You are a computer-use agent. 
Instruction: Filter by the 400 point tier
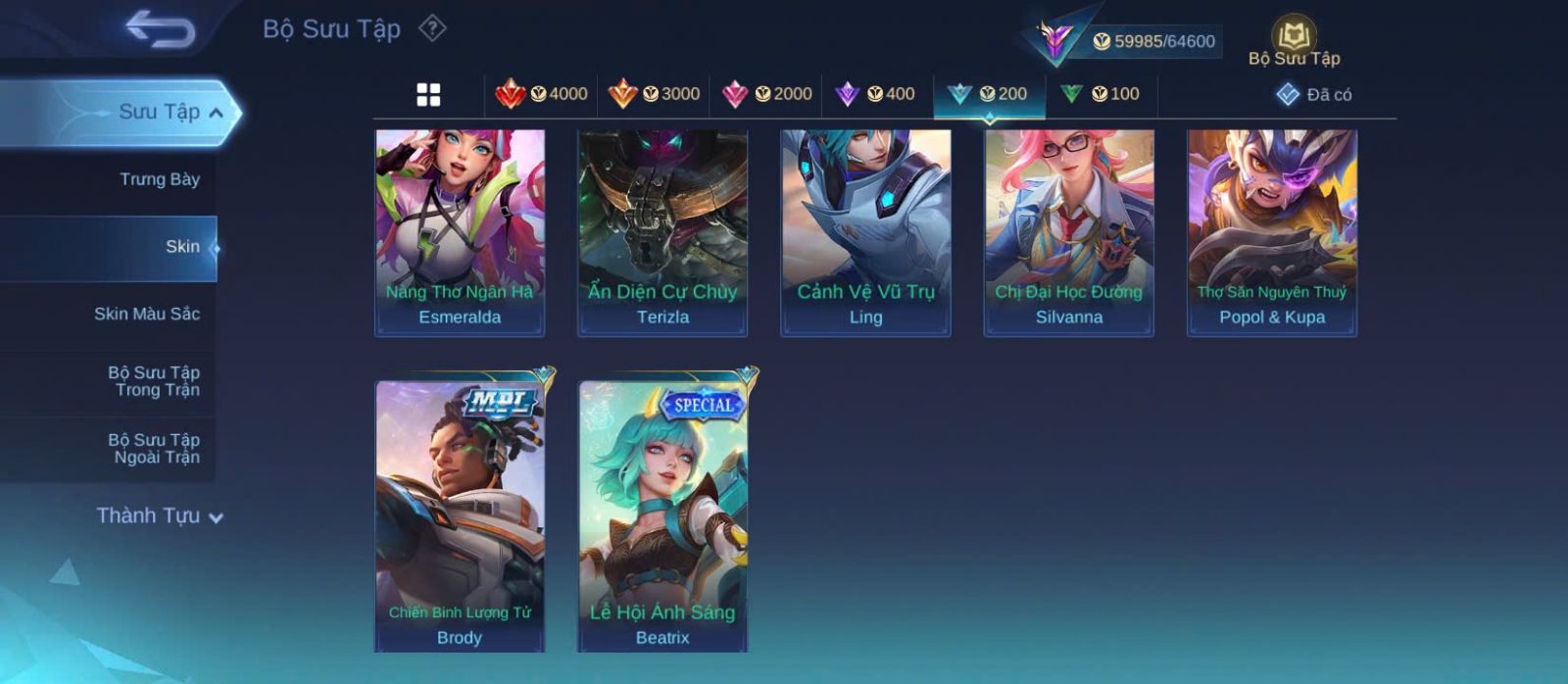coord(875,94)
